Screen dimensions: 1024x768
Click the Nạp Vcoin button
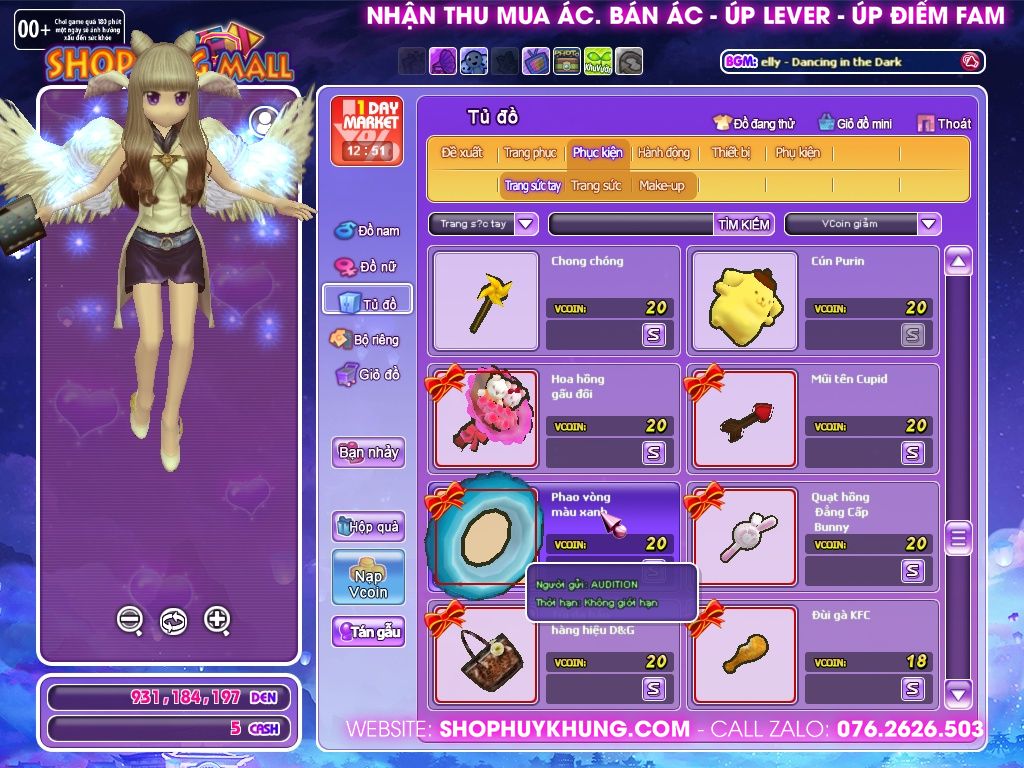[x=368, y=577]
